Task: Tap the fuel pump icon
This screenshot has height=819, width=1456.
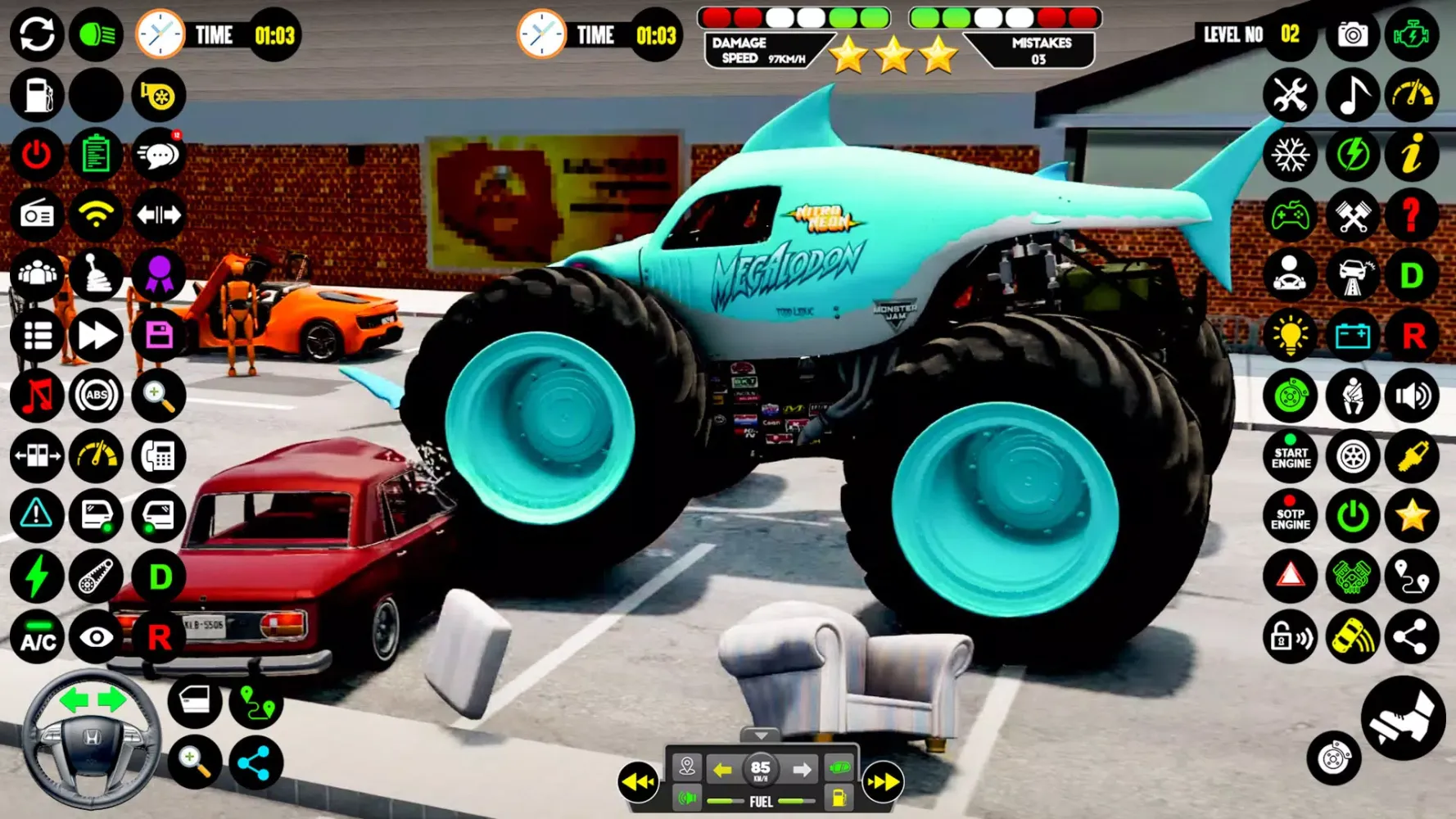Action: 36,95
